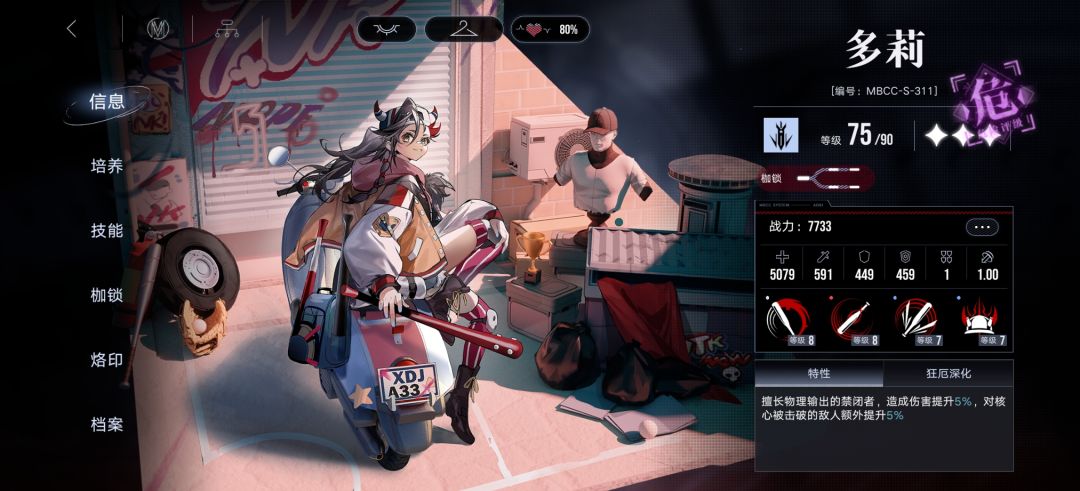Select the multiple bats skill icon
Viewport: 1080px width, 491px height.
tap(916, 320)
